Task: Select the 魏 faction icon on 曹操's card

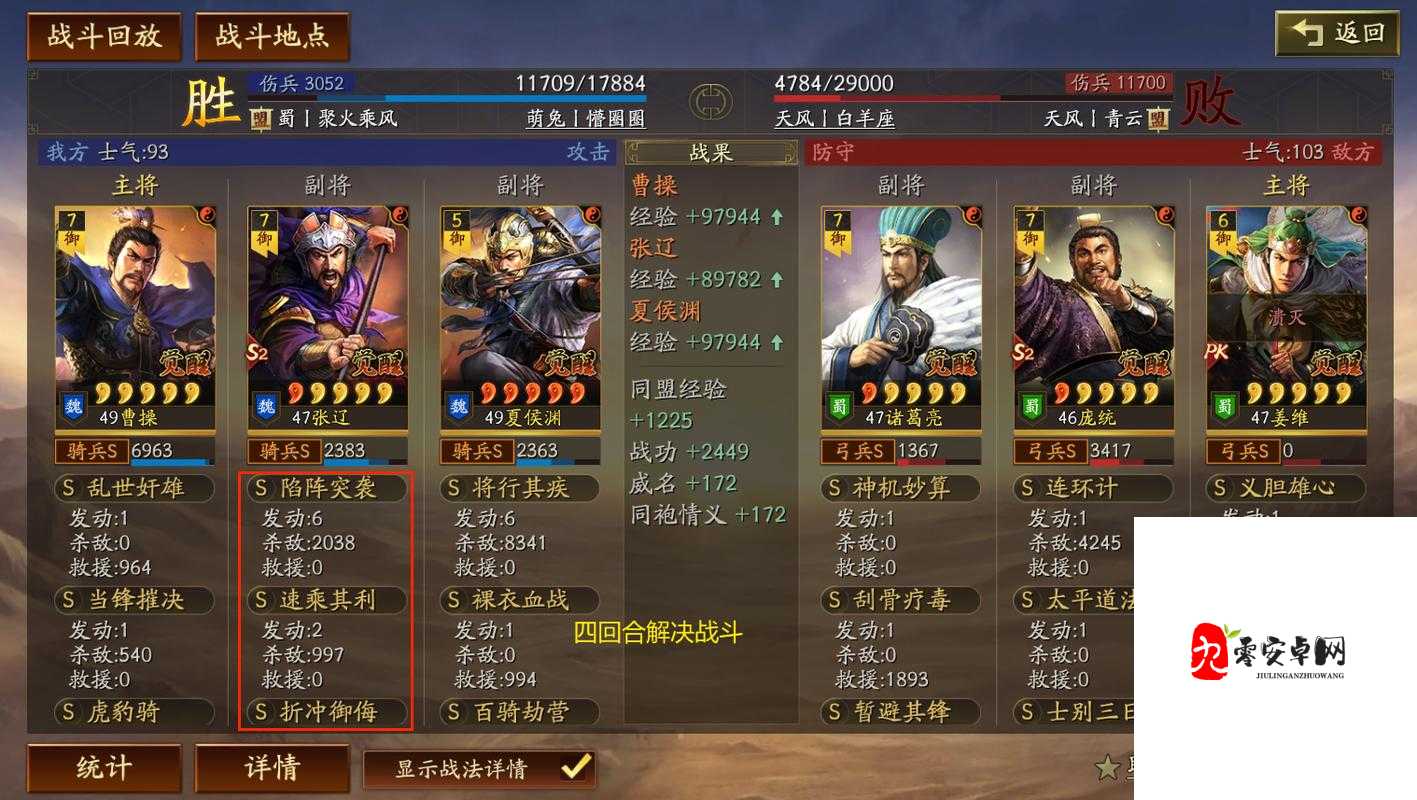Action: click(73, 406)
